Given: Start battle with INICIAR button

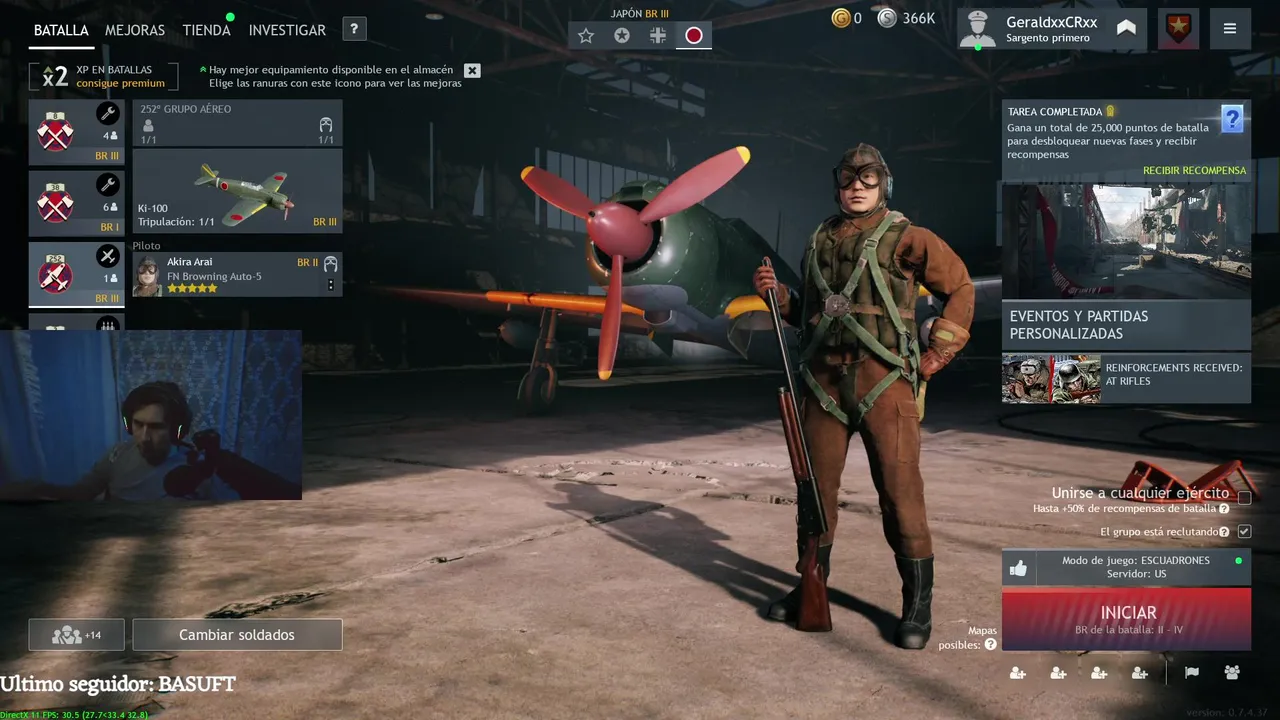Looking at the screenshot, I should click(1126, 619).
